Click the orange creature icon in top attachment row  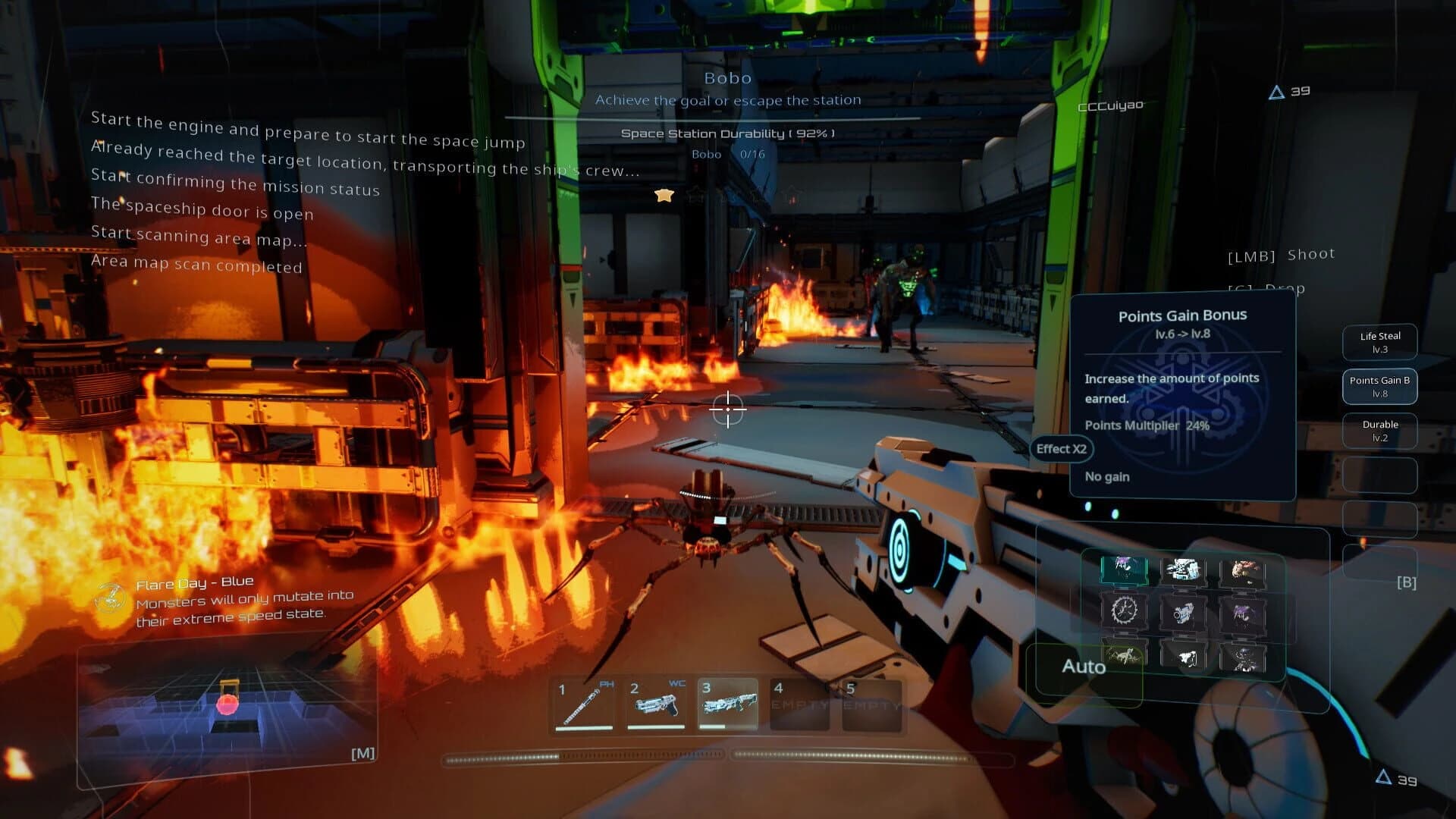click(x=1244, y=570)
